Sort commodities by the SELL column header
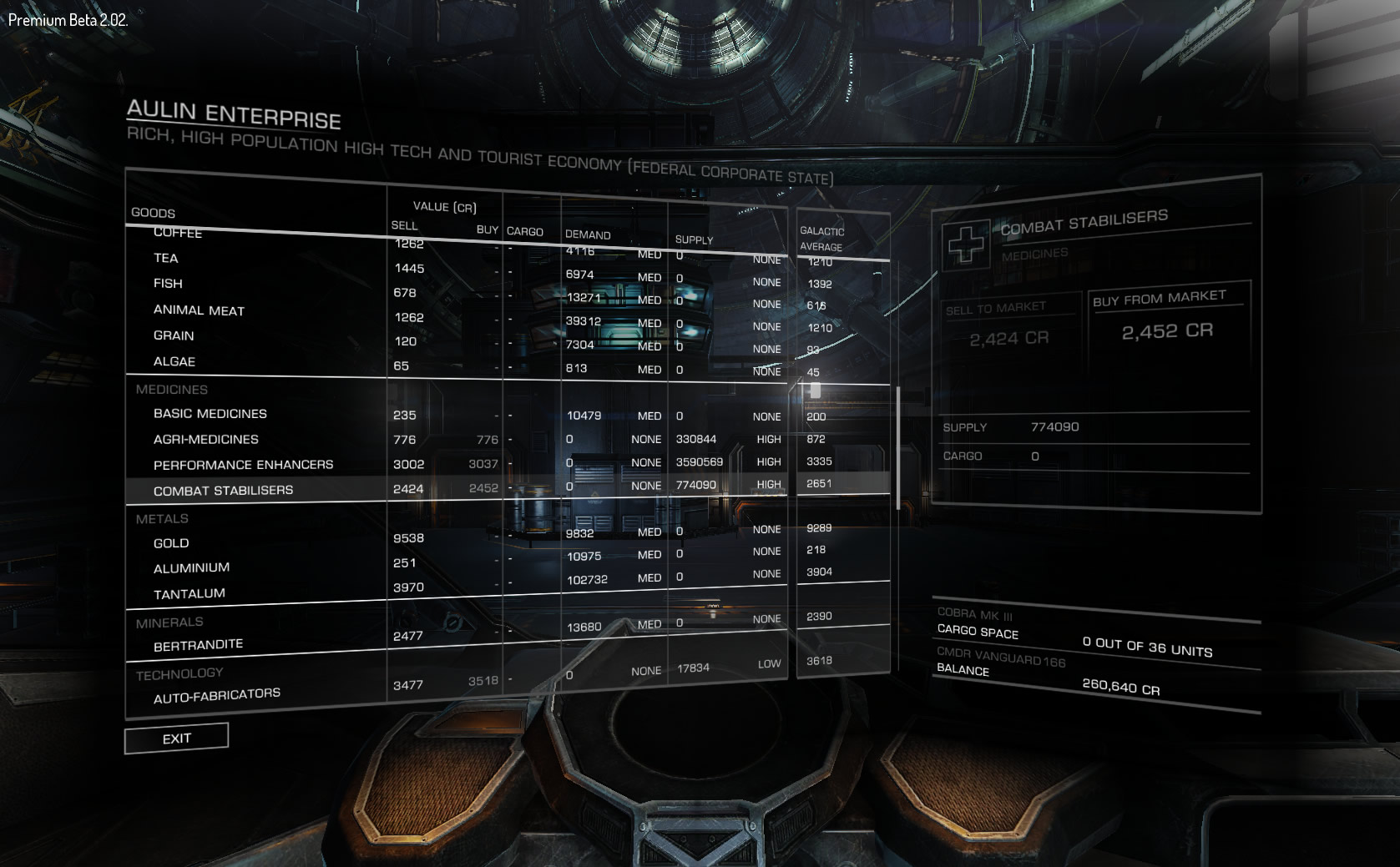Screen dimensions: 1400x867 pos(403,225)
